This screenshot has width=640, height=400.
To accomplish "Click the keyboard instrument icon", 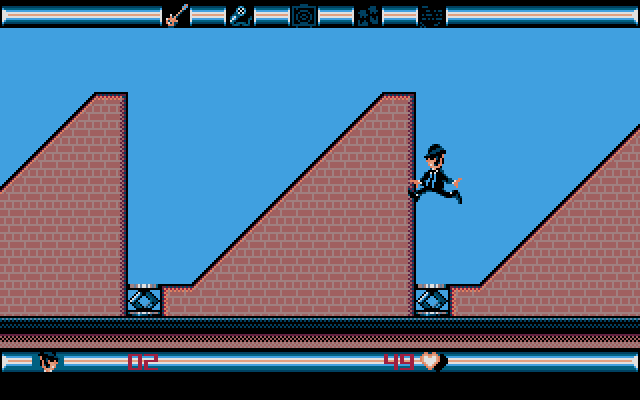I will (x=432, y=15).
